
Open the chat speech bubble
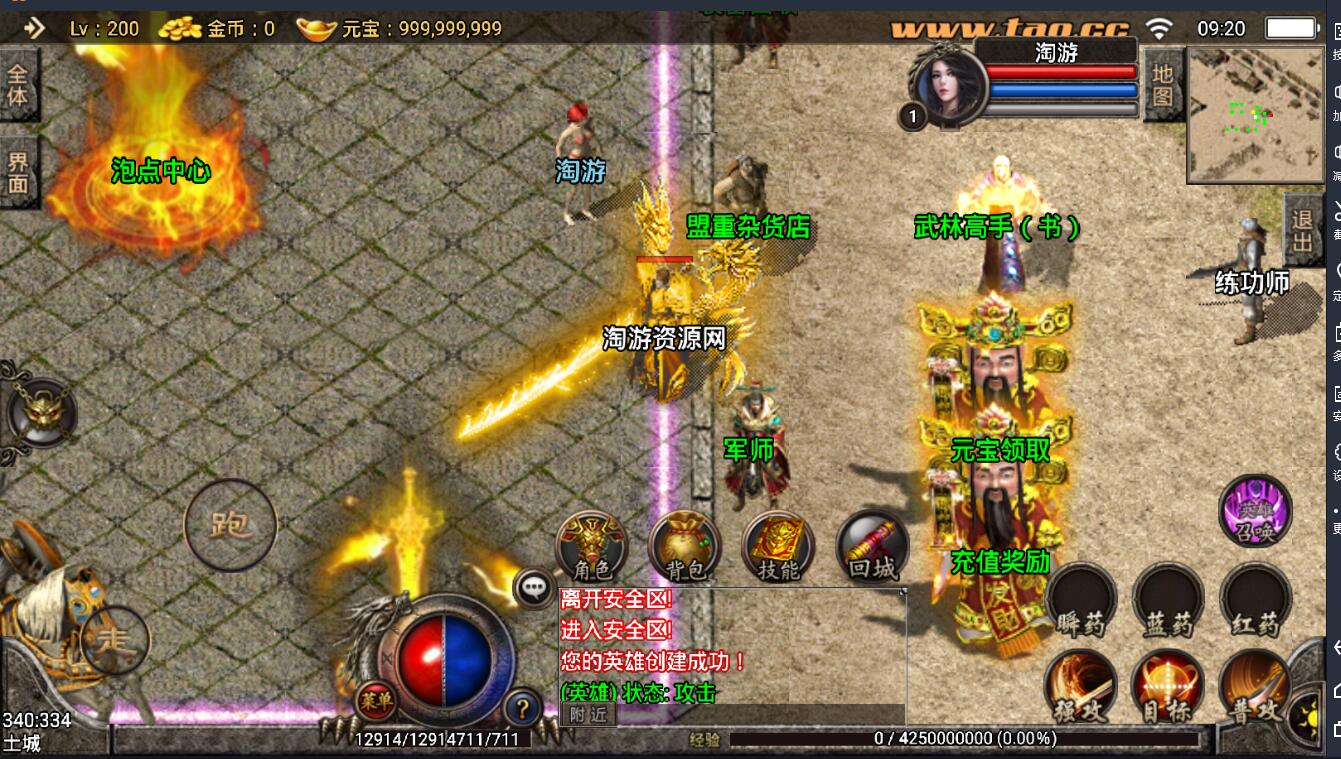pos(534,587)
